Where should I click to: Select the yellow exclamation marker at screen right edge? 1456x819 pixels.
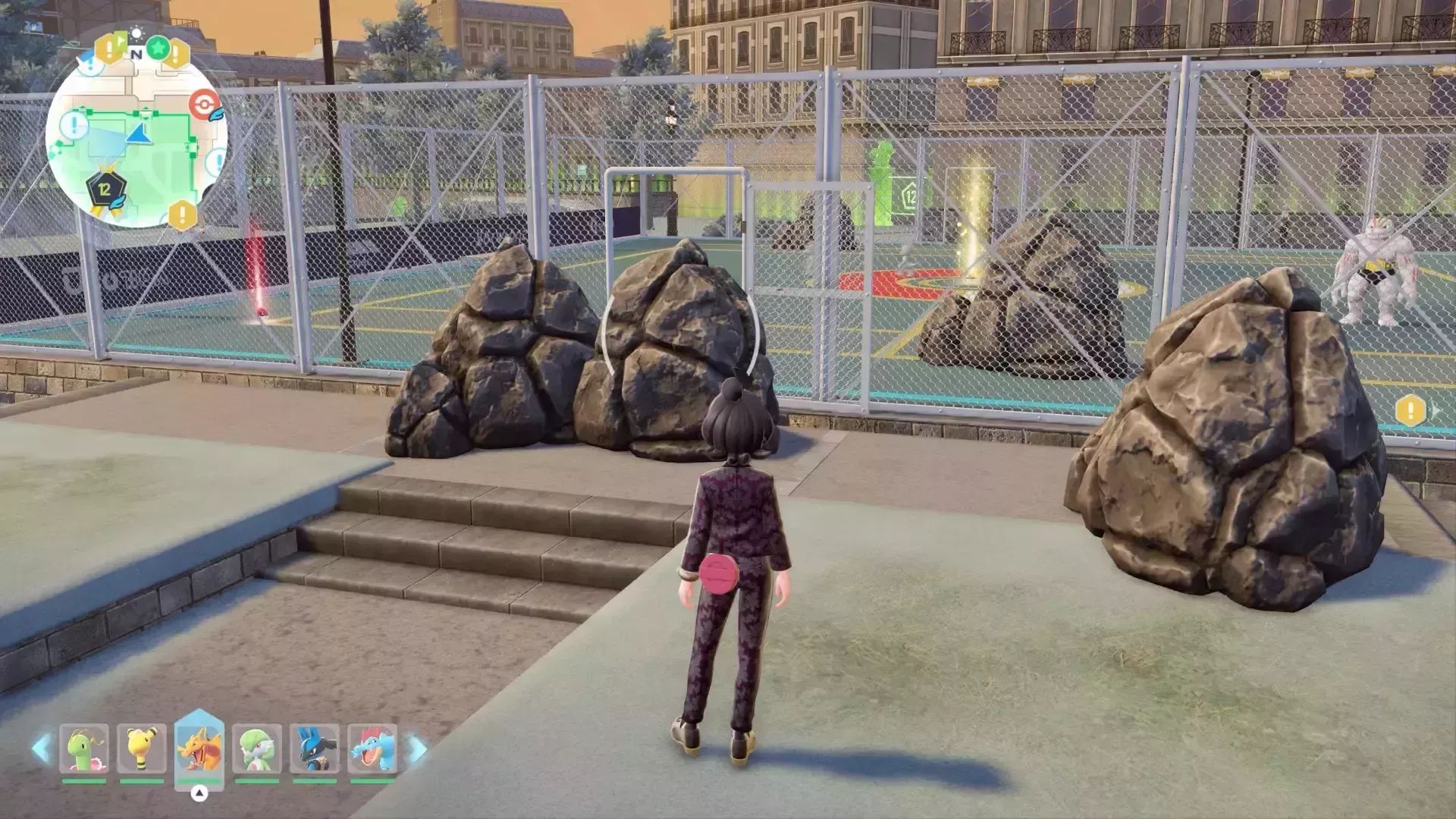[x=1410, y=410]
